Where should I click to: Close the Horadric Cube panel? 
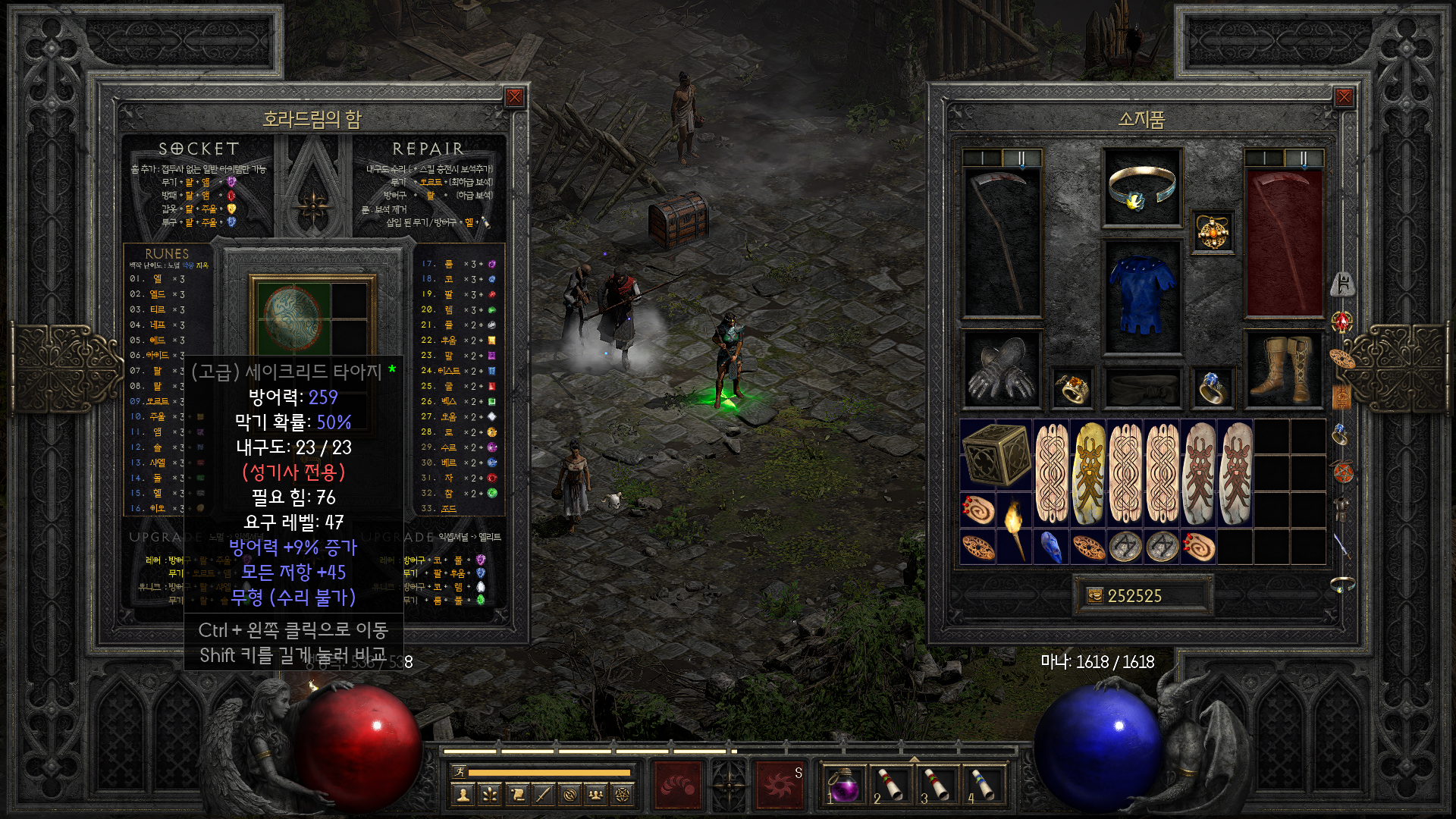[x=514, y=97]
